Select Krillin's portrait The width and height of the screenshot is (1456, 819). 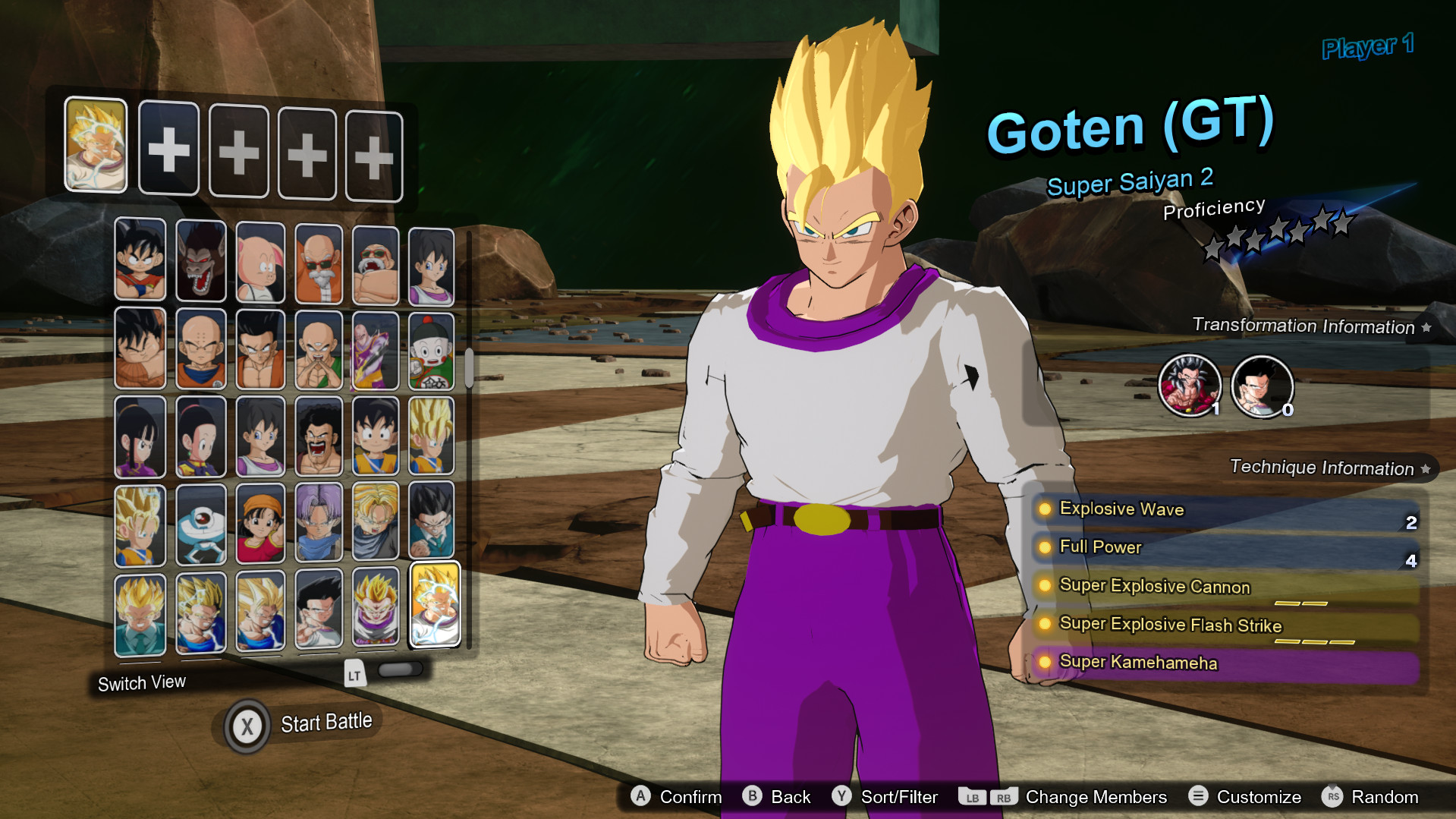201,349
